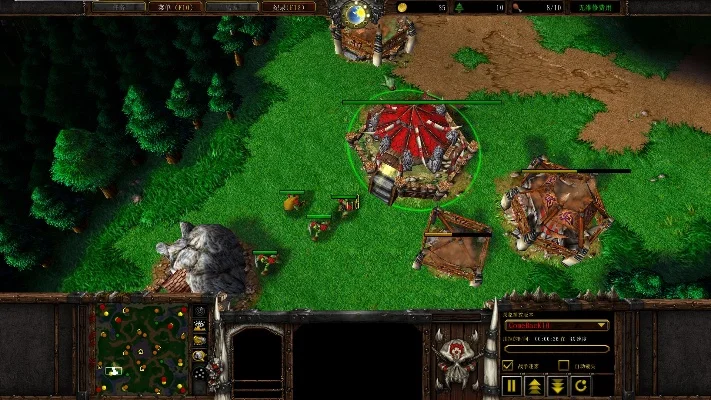
Task: Enable the unchecked replay option checkbox
Action: (x=564, y=366)
